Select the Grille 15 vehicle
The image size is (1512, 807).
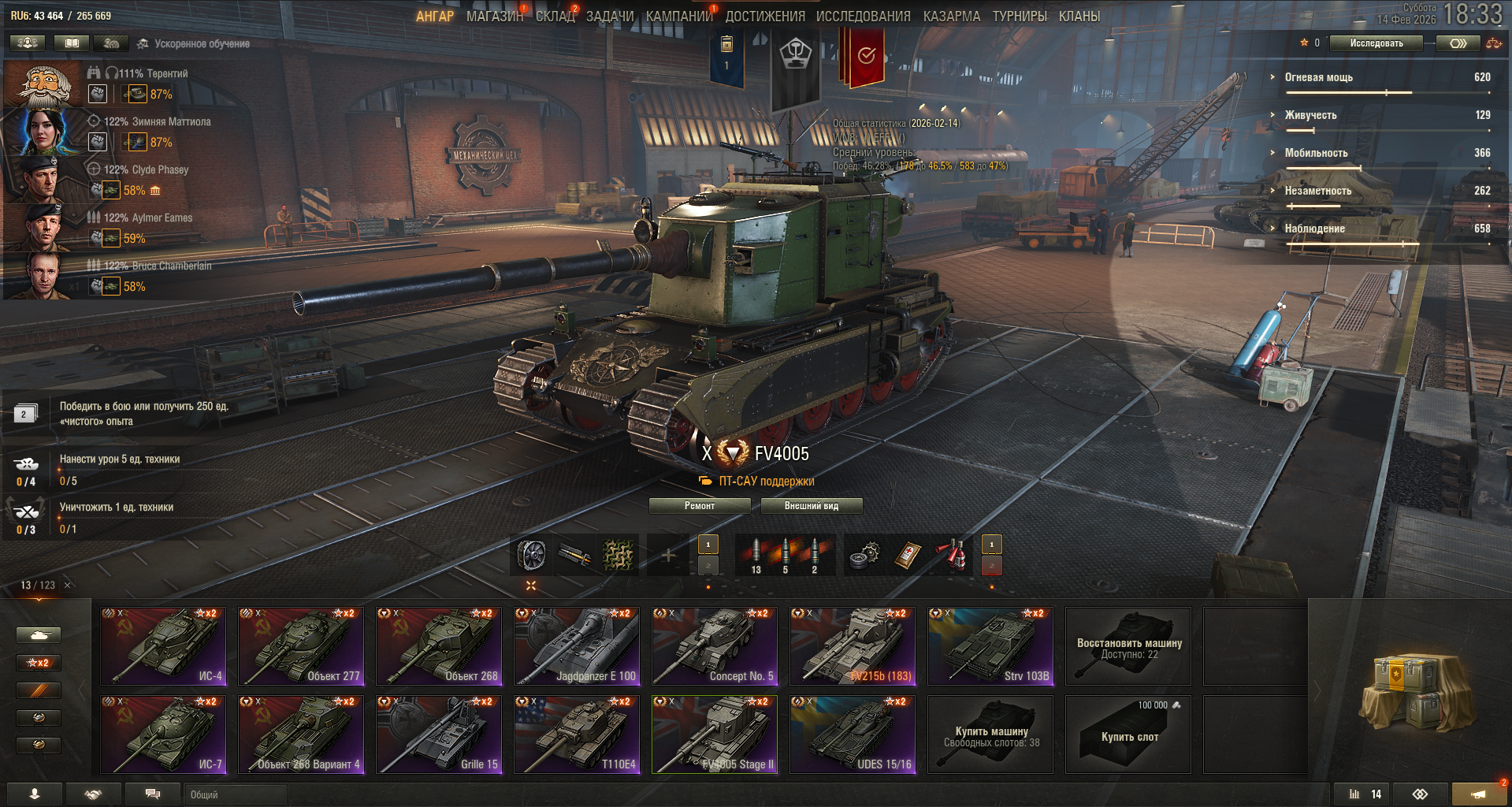click(x=439, y=734)
